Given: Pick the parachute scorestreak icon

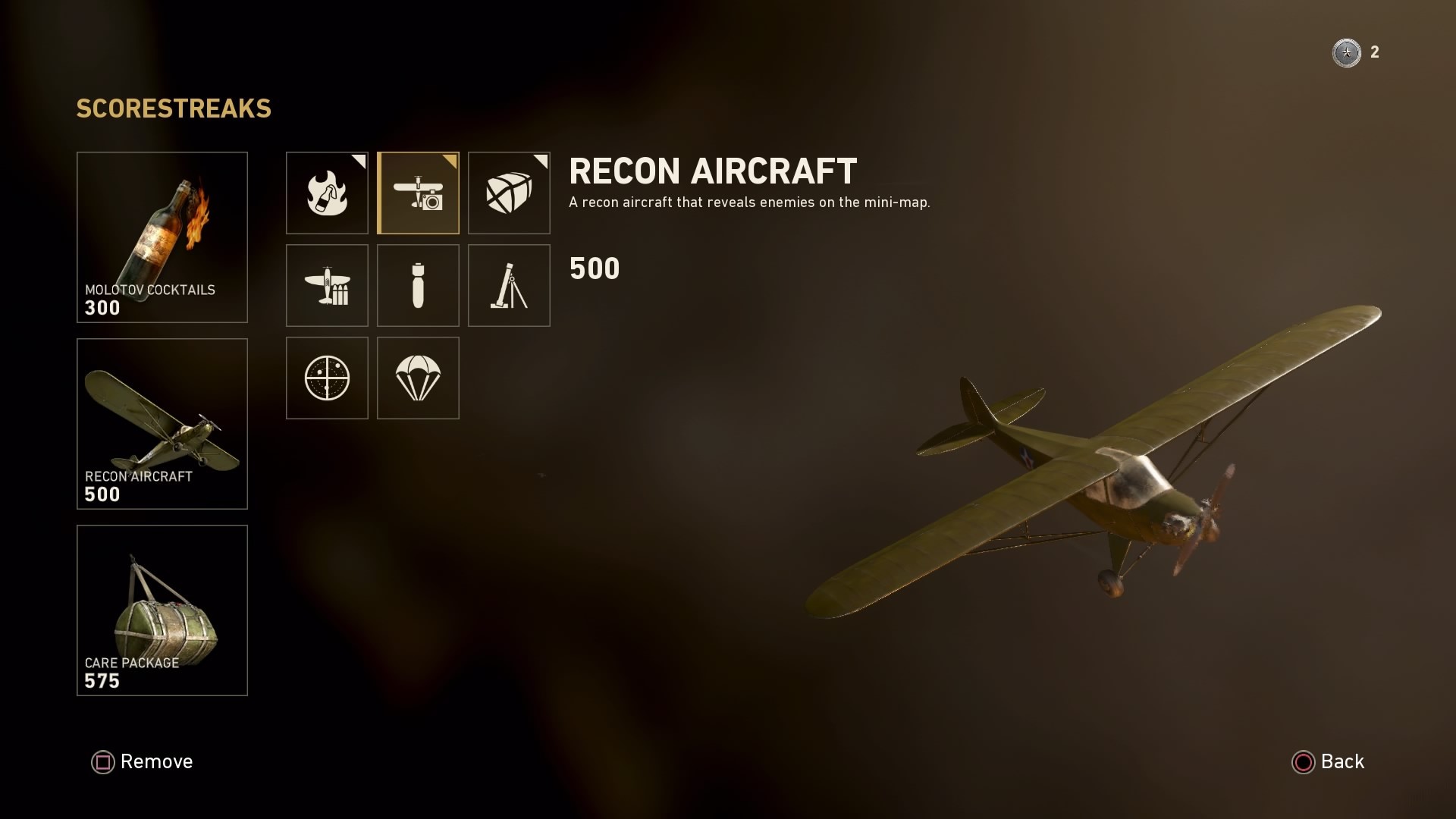Looking at the screenshot, I should (418, 378).
